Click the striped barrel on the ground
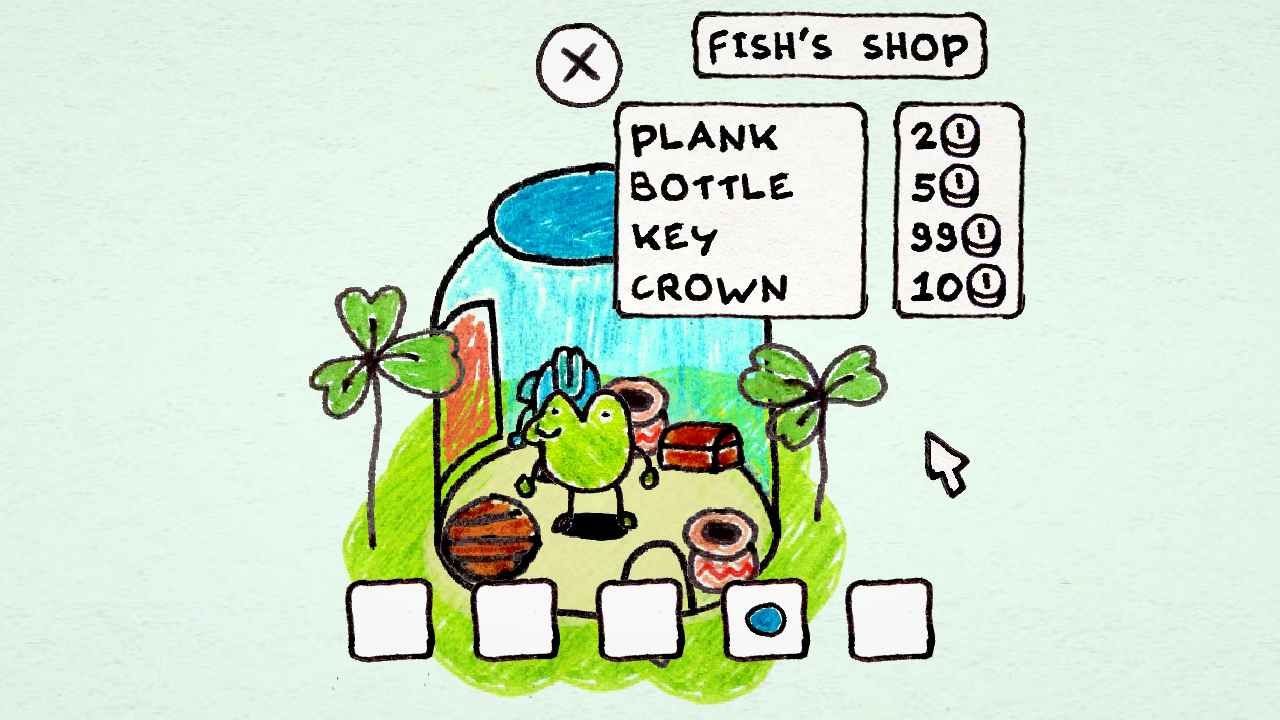This screenshot has width=1280, height=720. (494, 537)
